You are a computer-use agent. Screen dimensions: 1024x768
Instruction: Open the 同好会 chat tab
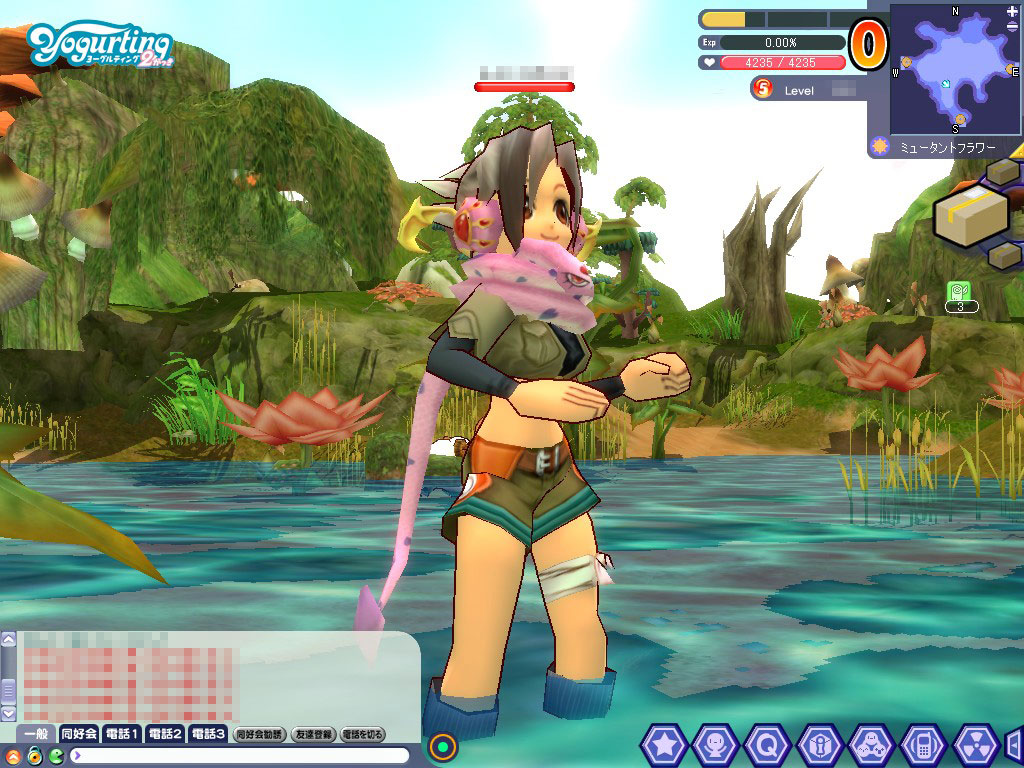tap(79, 734)
